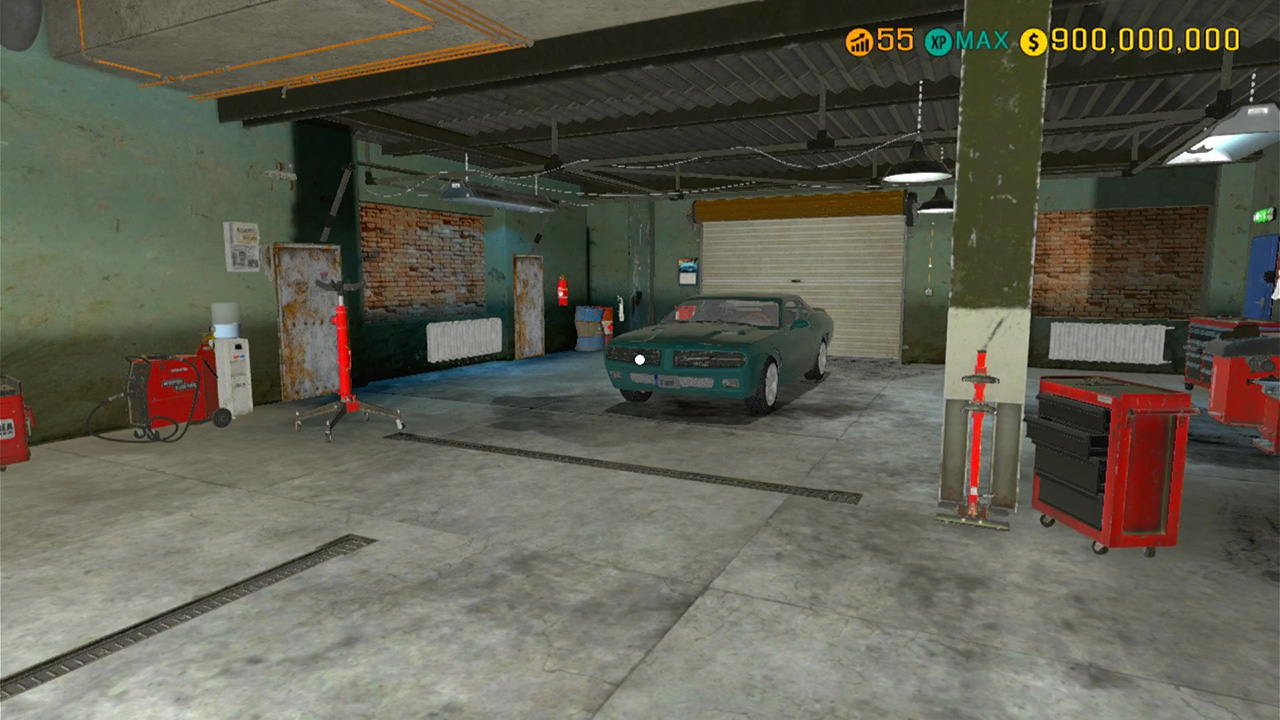Click the orange coins counter icon

[858, 40]
